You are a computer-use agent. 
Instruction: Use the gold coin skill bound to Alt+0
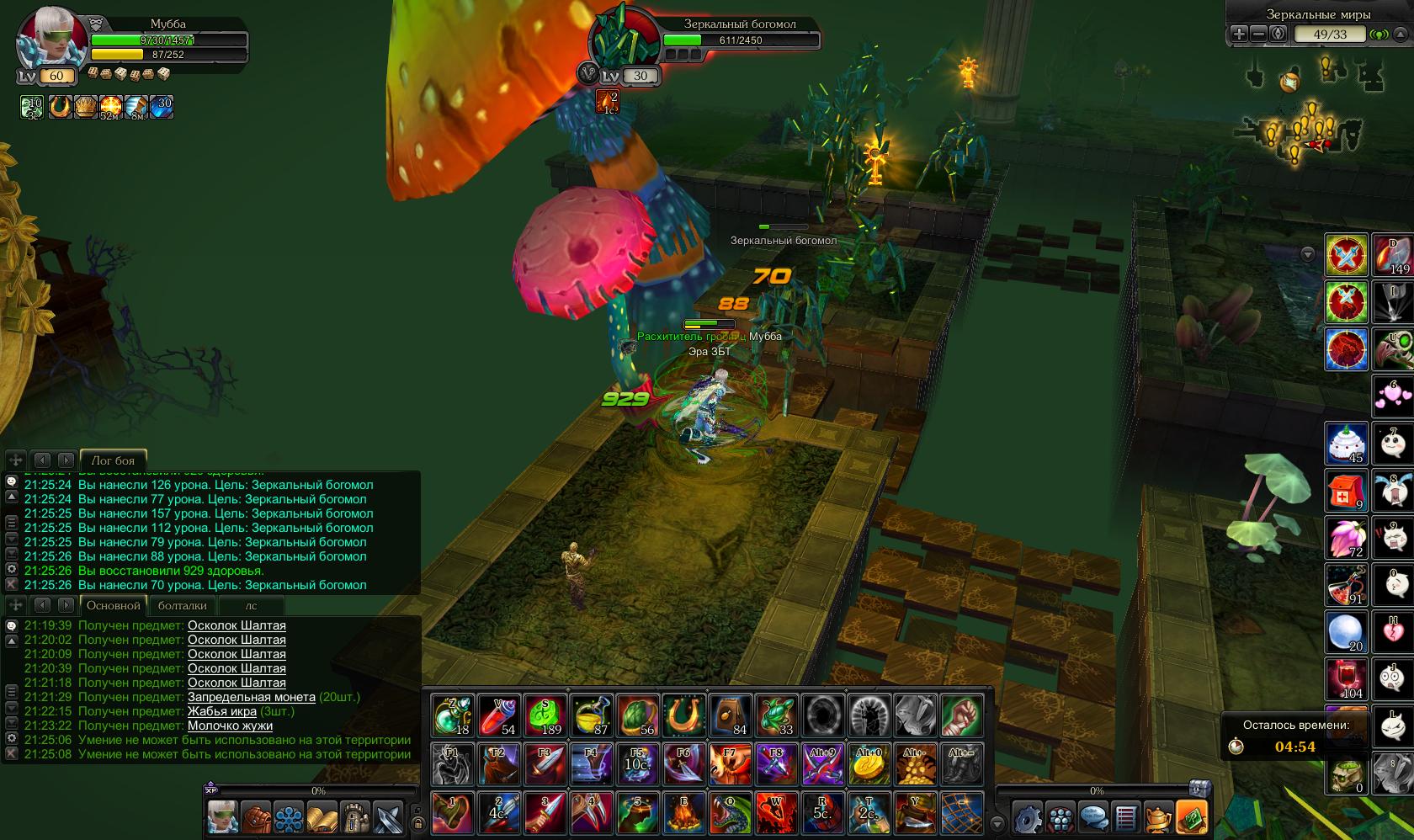click(x=869, y=764)
